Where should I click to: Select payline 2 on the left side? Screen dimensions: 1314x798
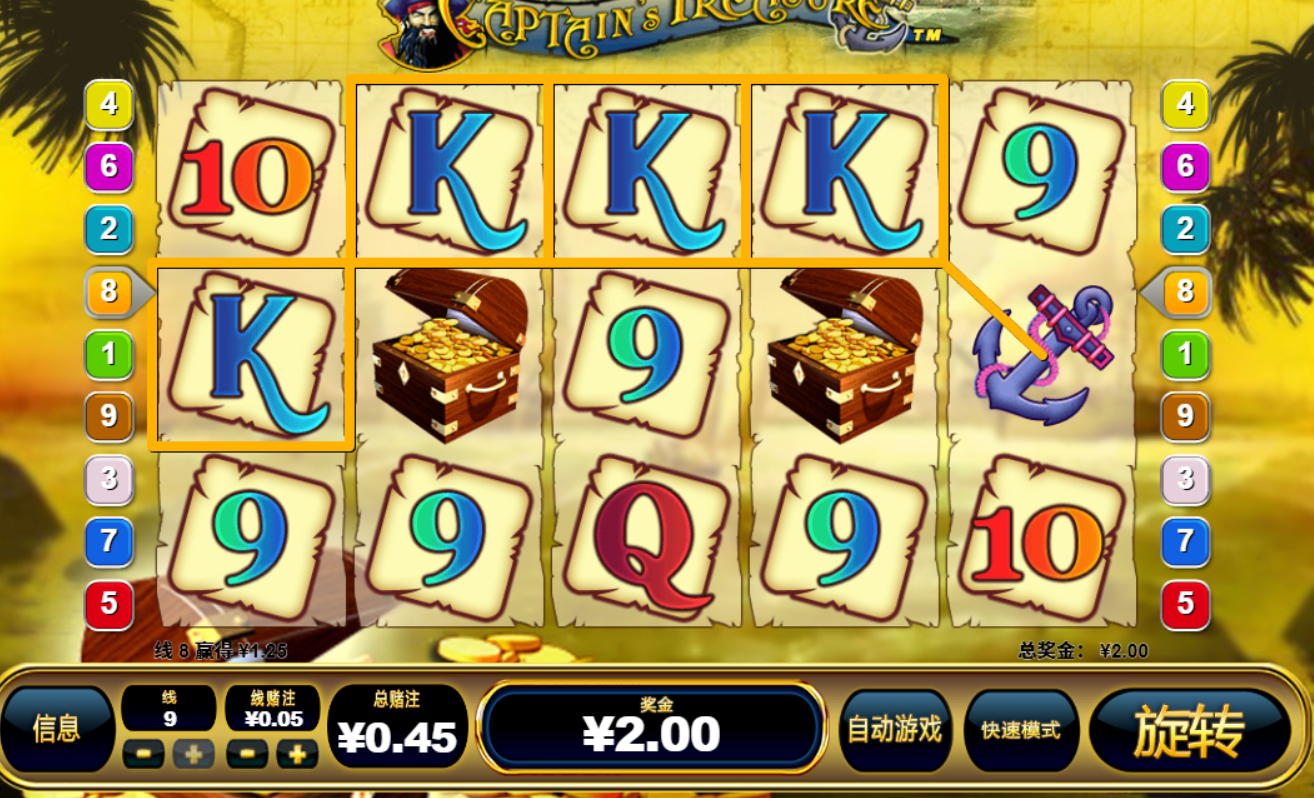(108, 230)
